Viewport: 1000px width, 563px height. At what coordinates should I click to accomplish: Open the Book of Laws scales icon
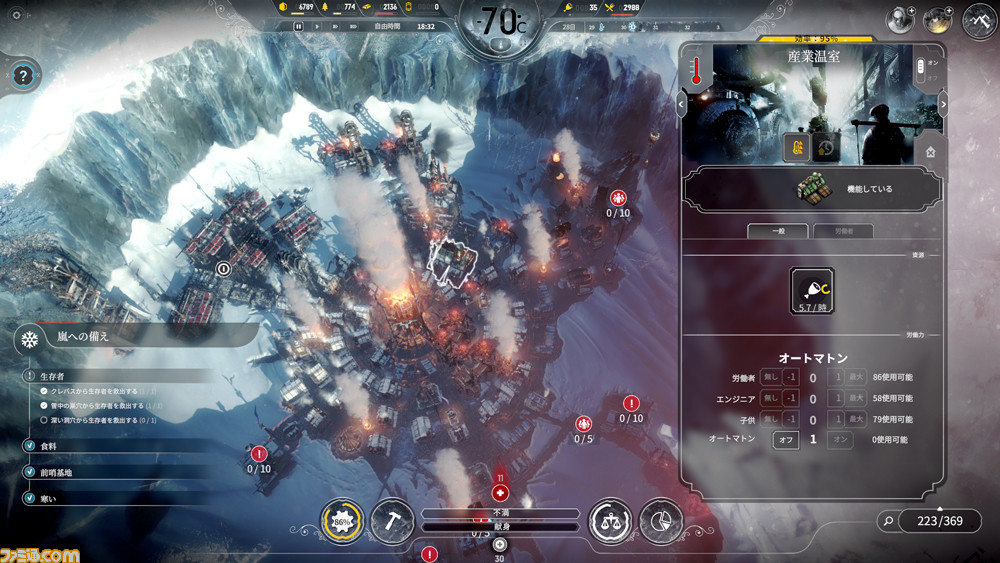click(610, 520)
